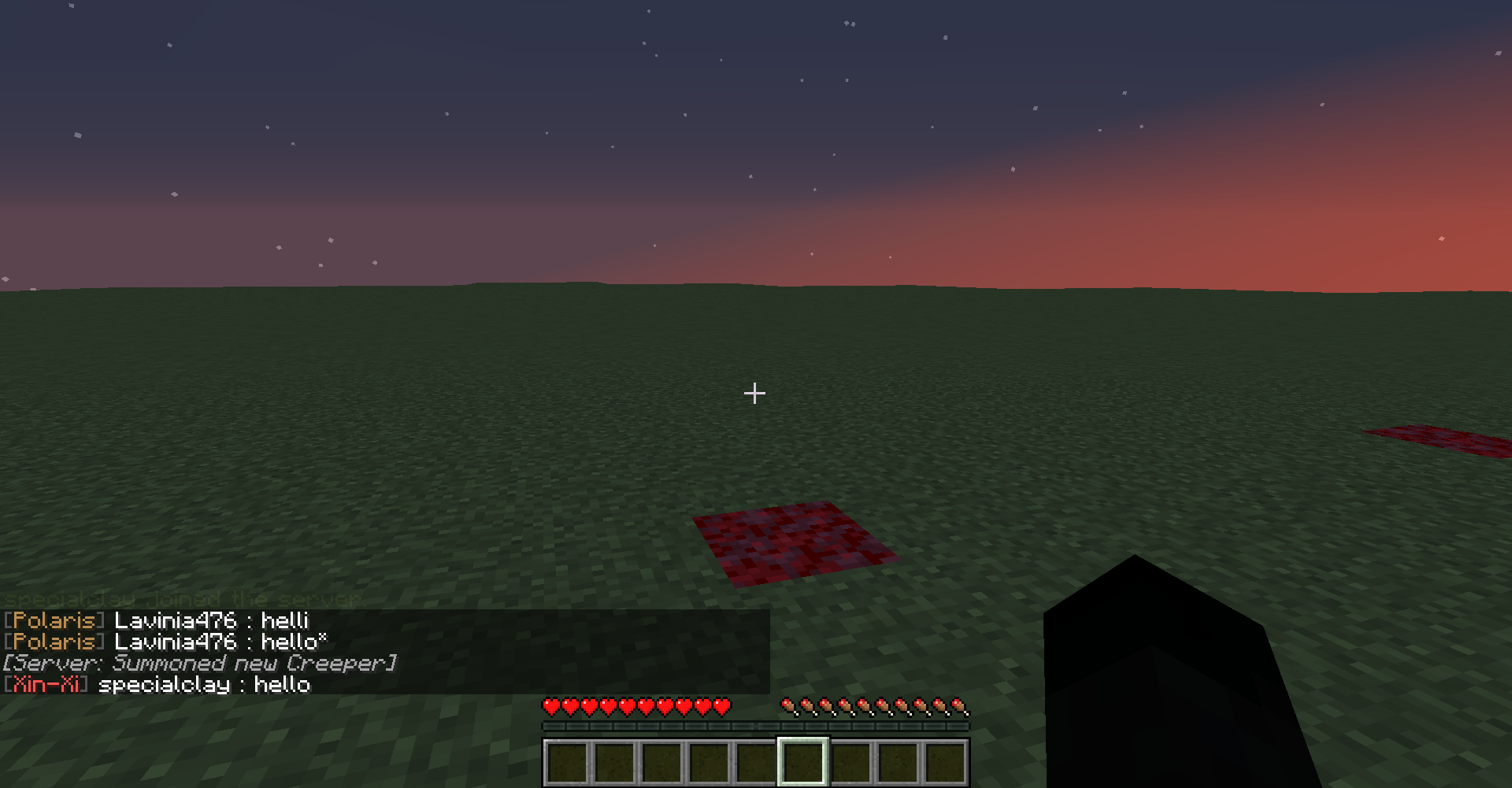
Task: Click the fading joined the server message
Action: point(183,600)
